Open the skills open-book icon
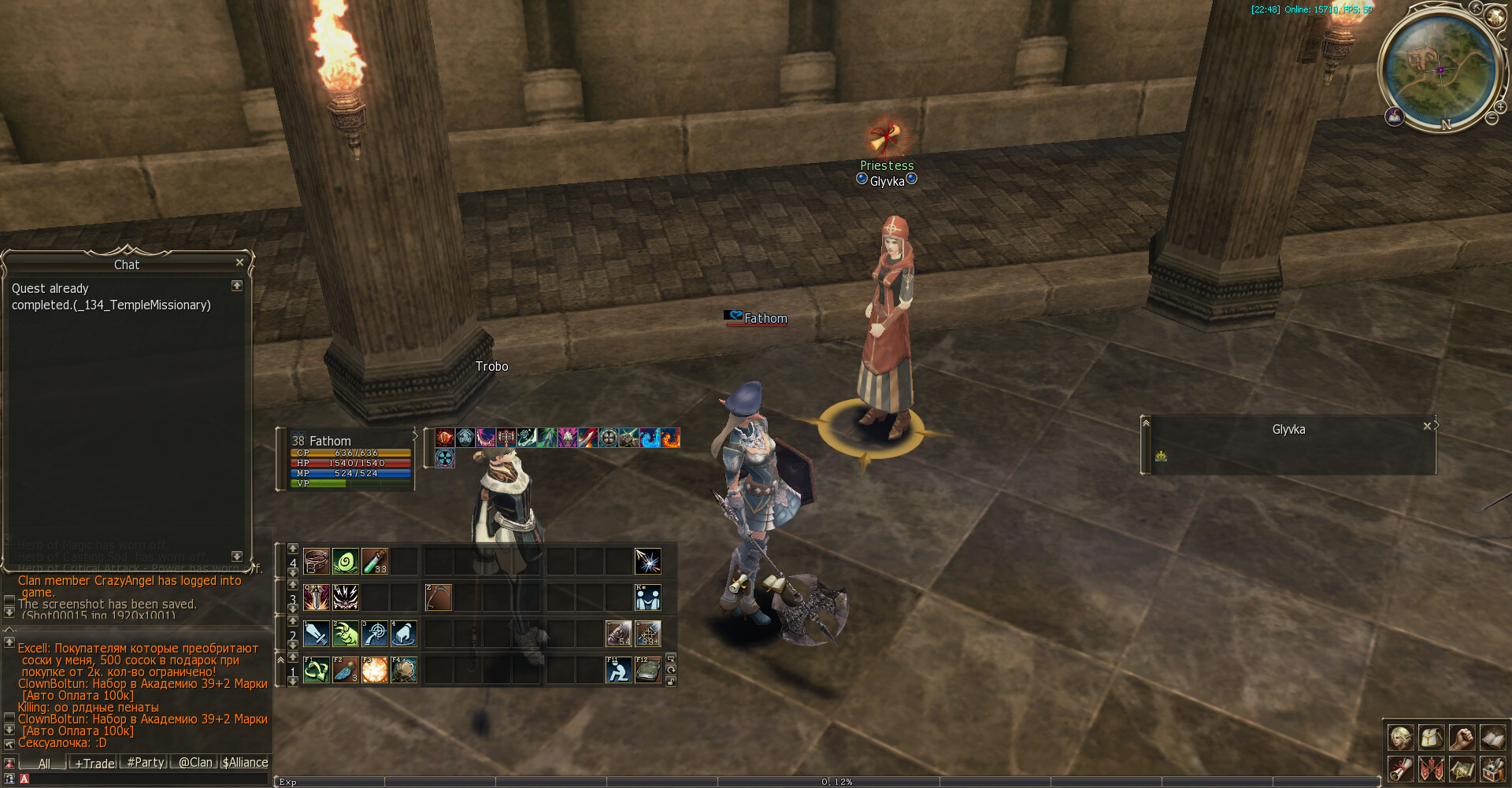Screen dimensions: 1512x788 coord(1492,738)
